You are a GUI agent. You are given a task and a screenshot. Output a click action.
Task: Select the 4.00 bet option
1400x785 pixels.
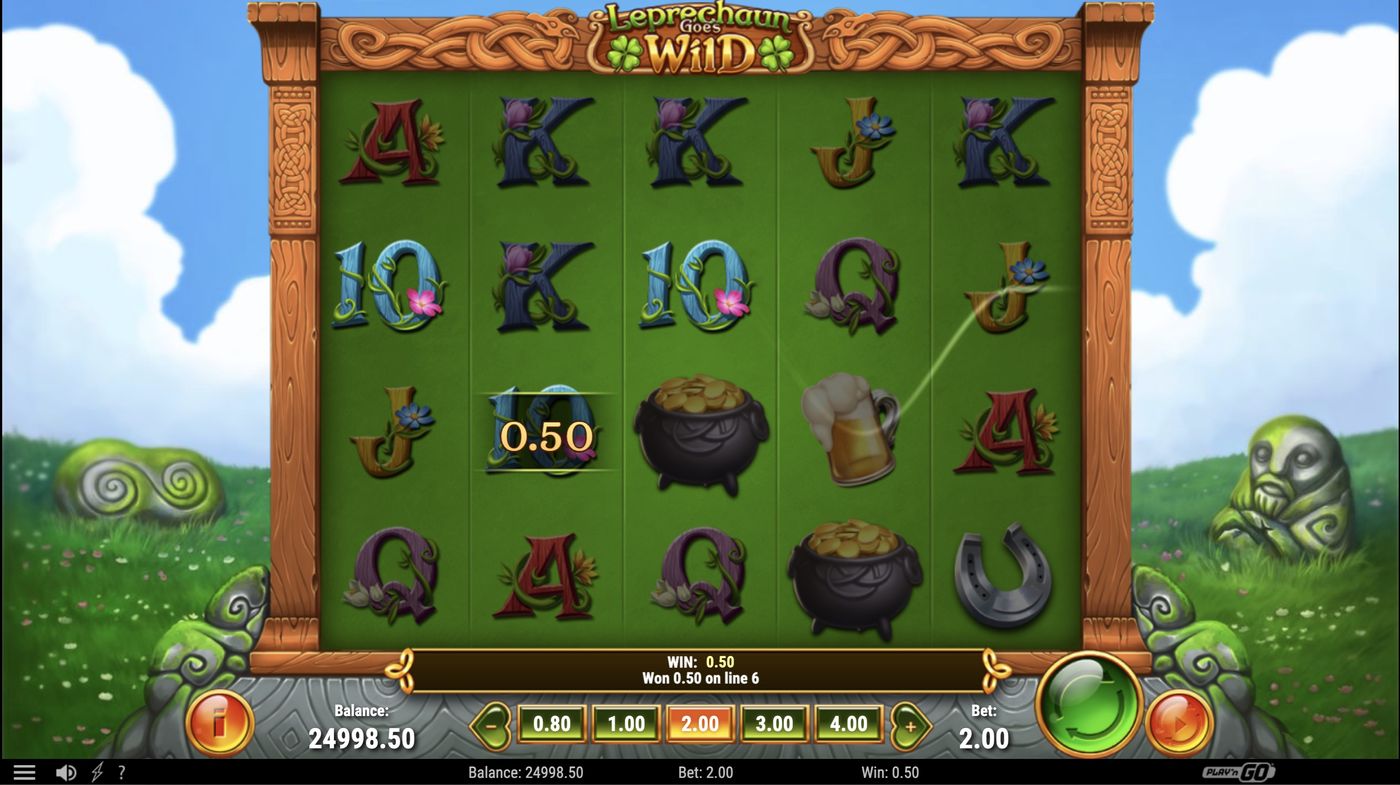[x=849, y=722]
